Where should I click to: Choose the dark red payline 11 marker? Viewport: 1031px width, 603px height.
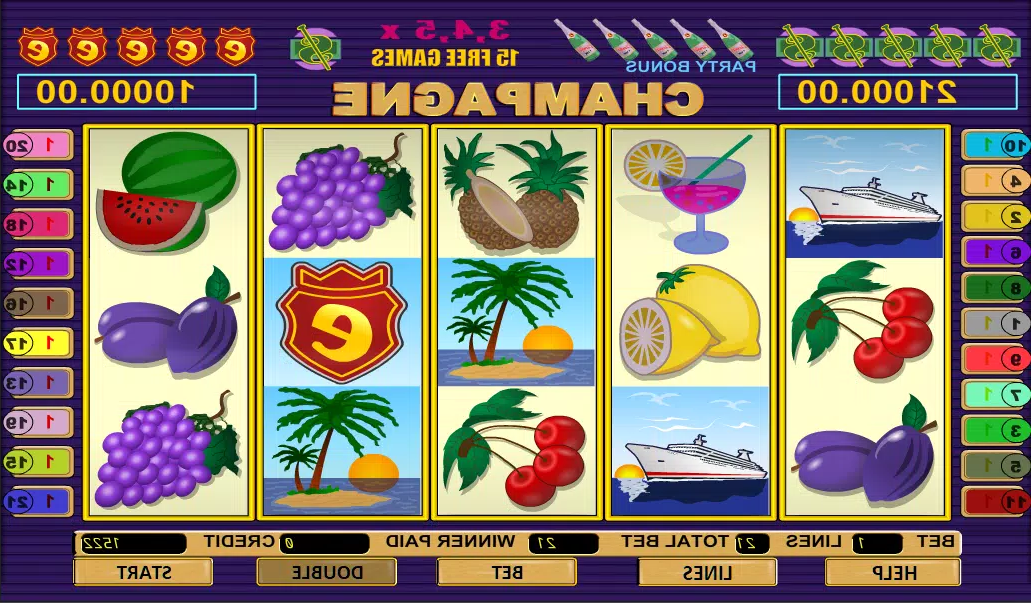coord(993,501)
